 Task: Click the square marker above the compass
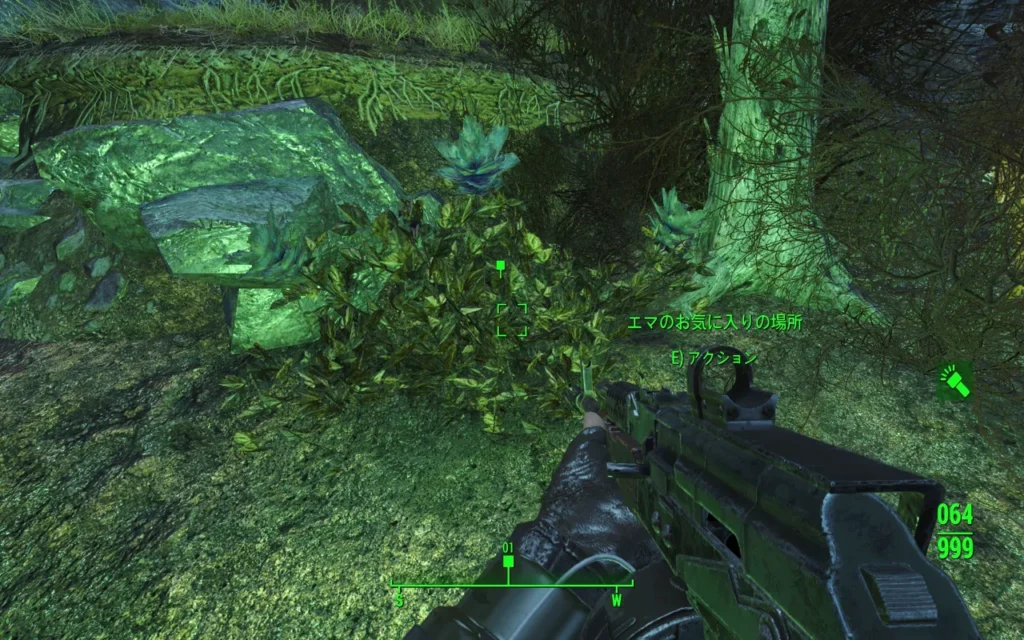click(508, 562)
